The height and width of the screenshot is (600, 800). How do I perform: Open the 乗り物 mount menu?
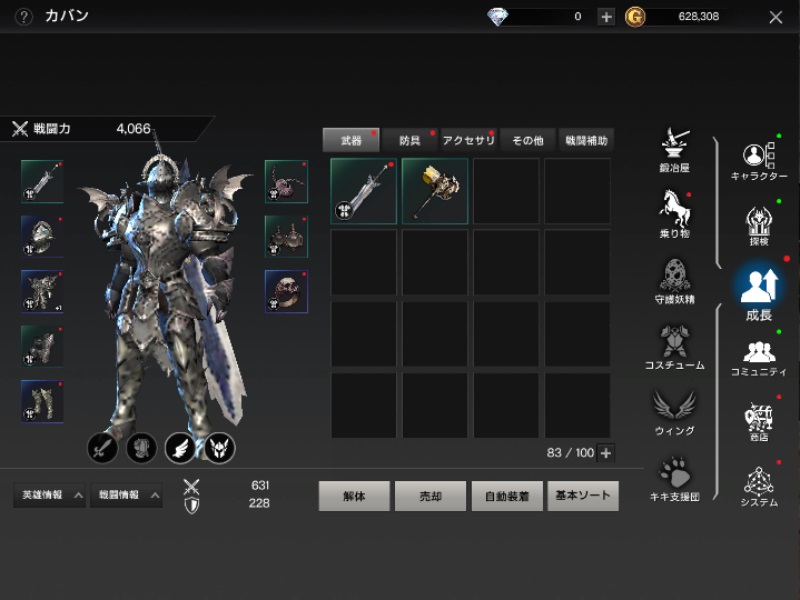coord(673,213)
